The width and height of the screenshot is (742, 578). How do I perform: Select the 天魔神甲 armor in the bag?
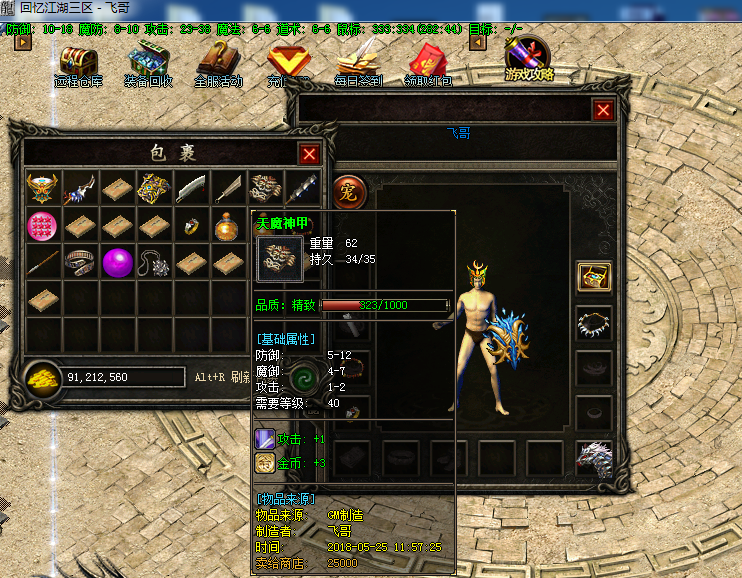point(264,188)
